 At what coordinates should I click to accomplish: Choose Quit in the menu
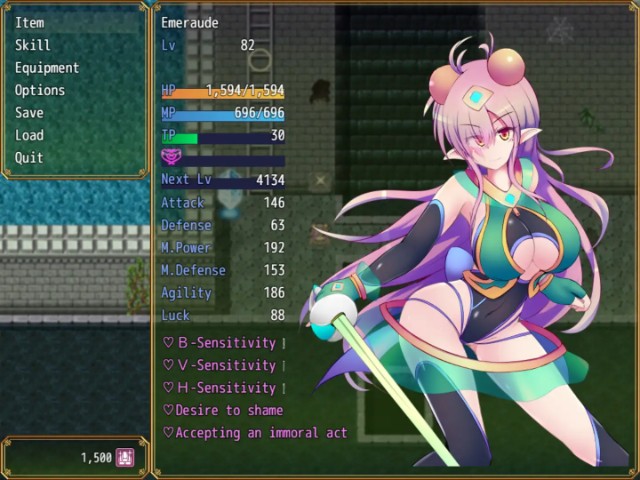30,158
